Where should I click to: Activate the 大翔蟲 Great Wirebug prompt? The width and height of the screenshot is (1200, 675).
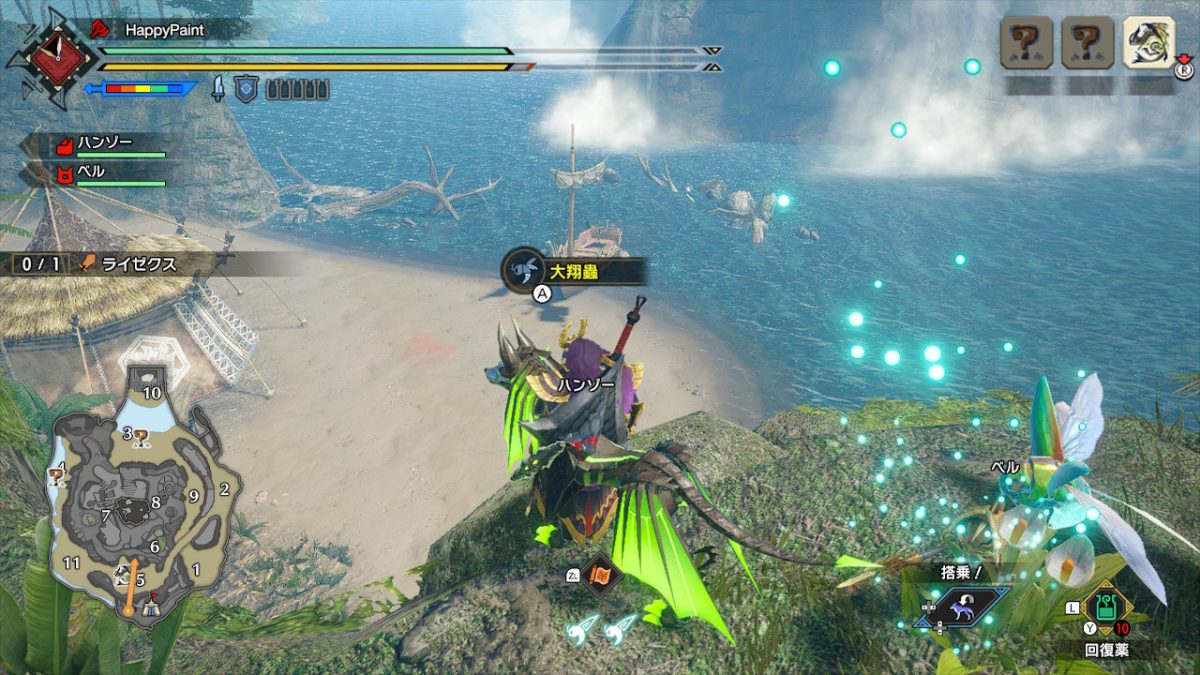[x=574, y=270]
